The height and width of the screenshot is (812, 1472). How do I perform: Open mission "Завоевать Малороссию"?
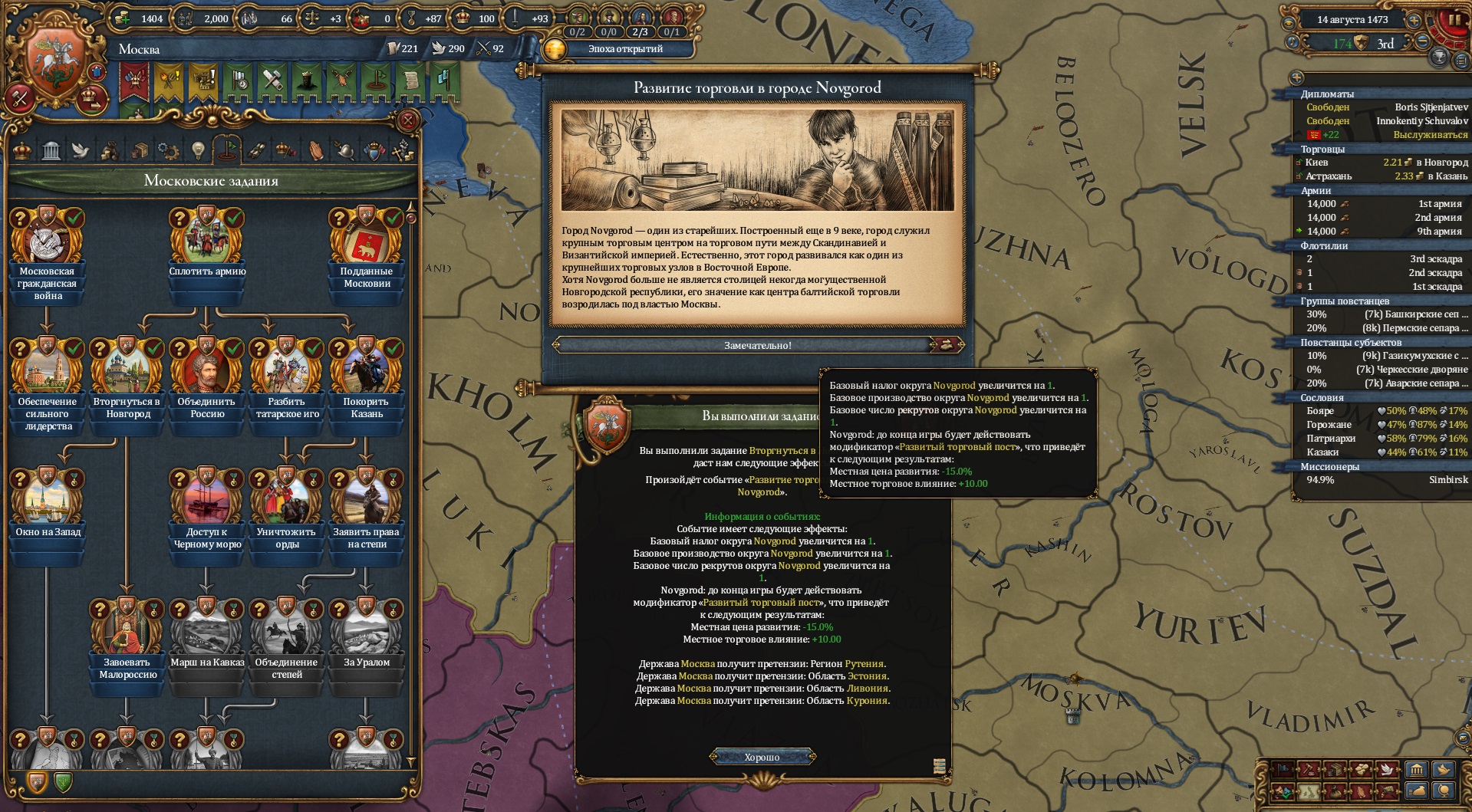pyautogui.click(x=127, y=633)
